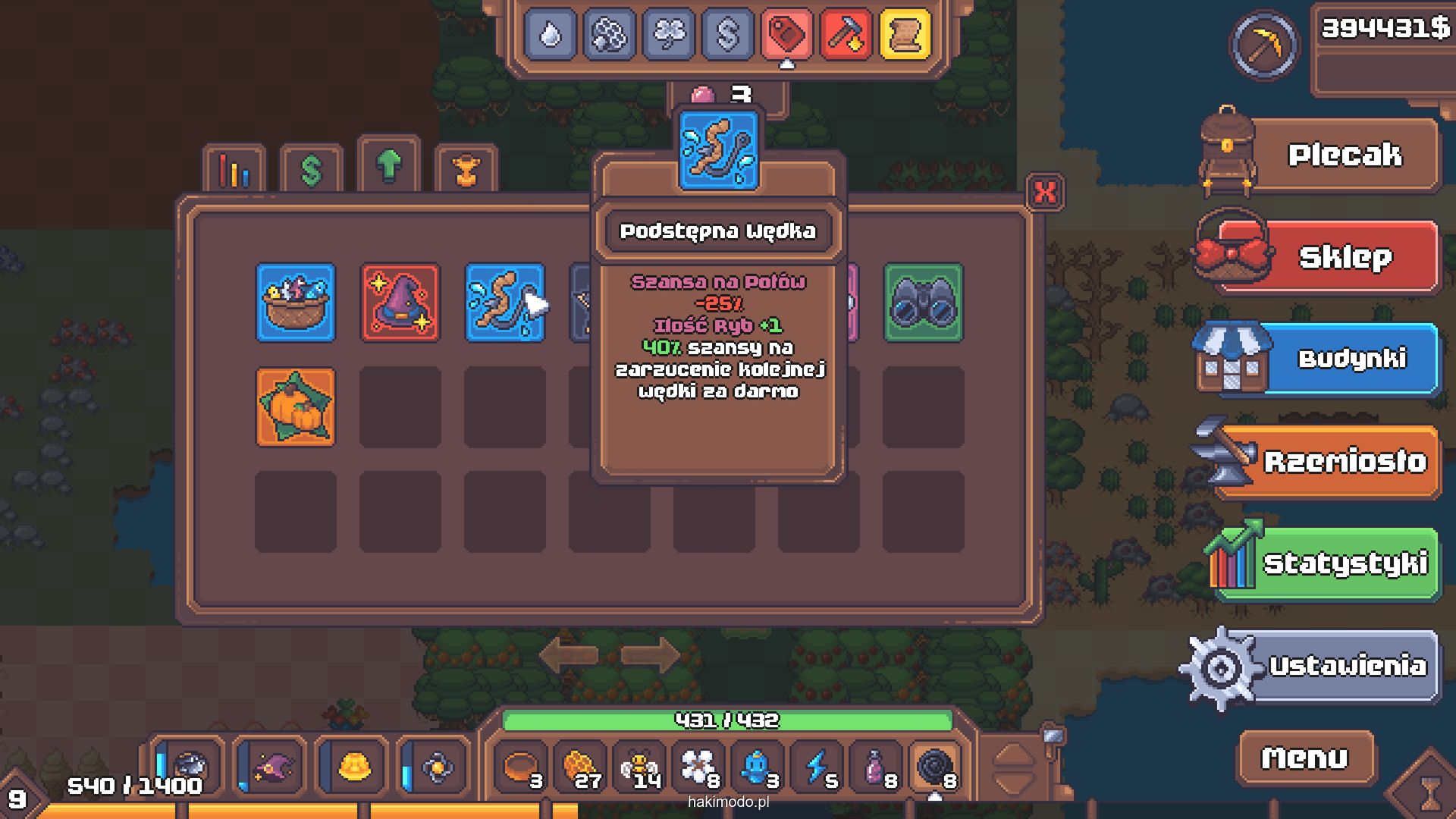
Task: Select the fish basket item
Action: [x=296, y=303]
